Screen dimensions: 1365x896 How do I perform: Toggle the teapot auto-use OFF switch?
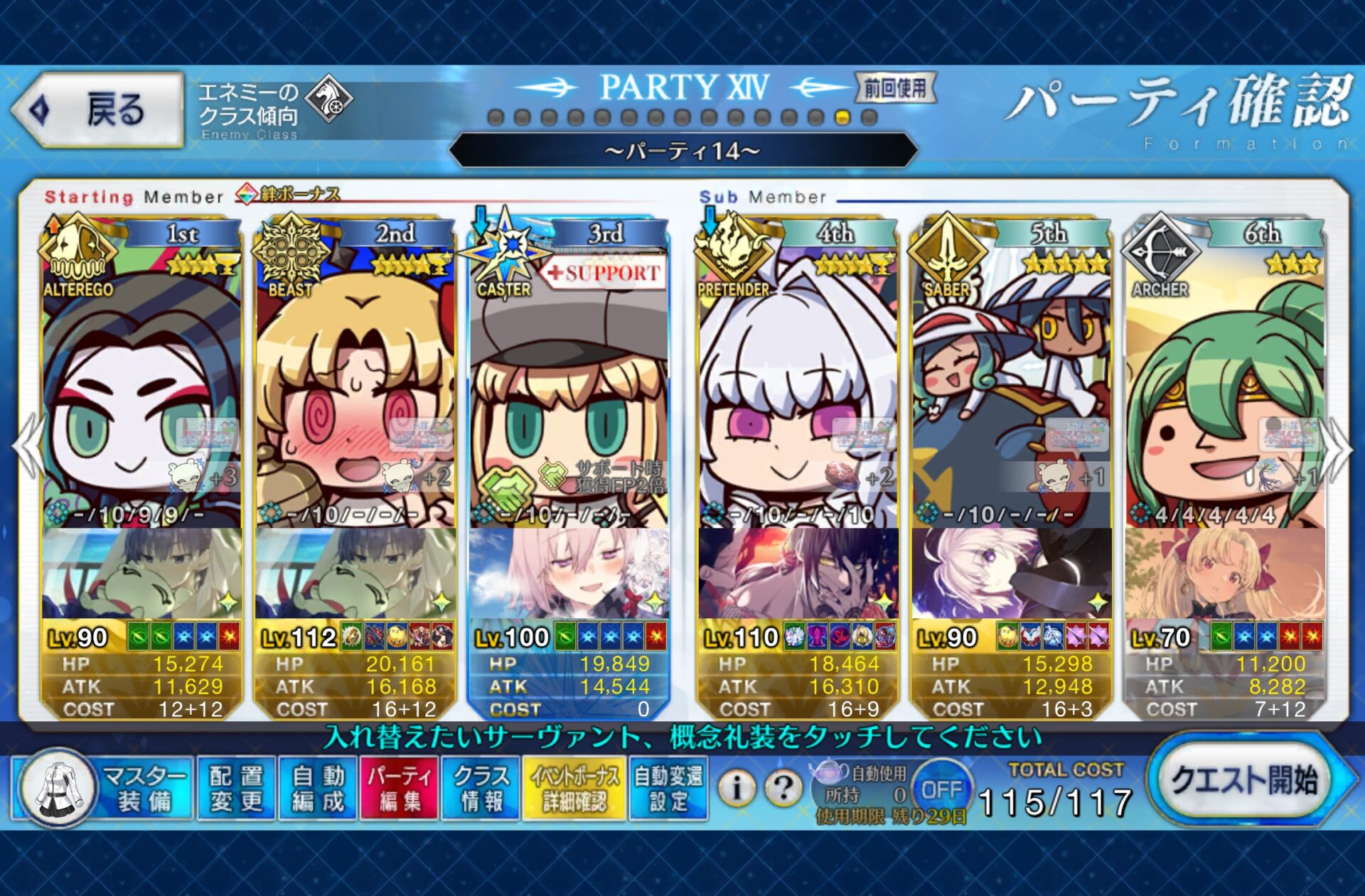click(941, 789)
